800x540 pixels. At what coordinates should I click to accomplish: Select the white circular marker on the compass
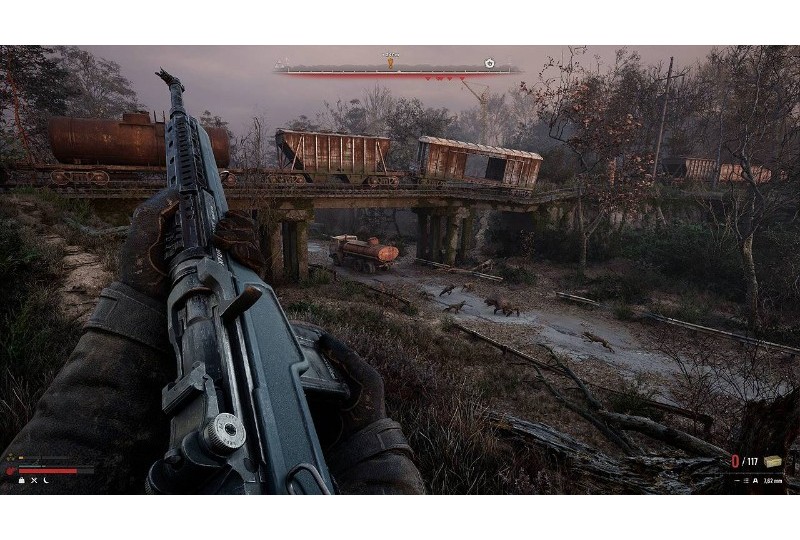tap(489, 63)
